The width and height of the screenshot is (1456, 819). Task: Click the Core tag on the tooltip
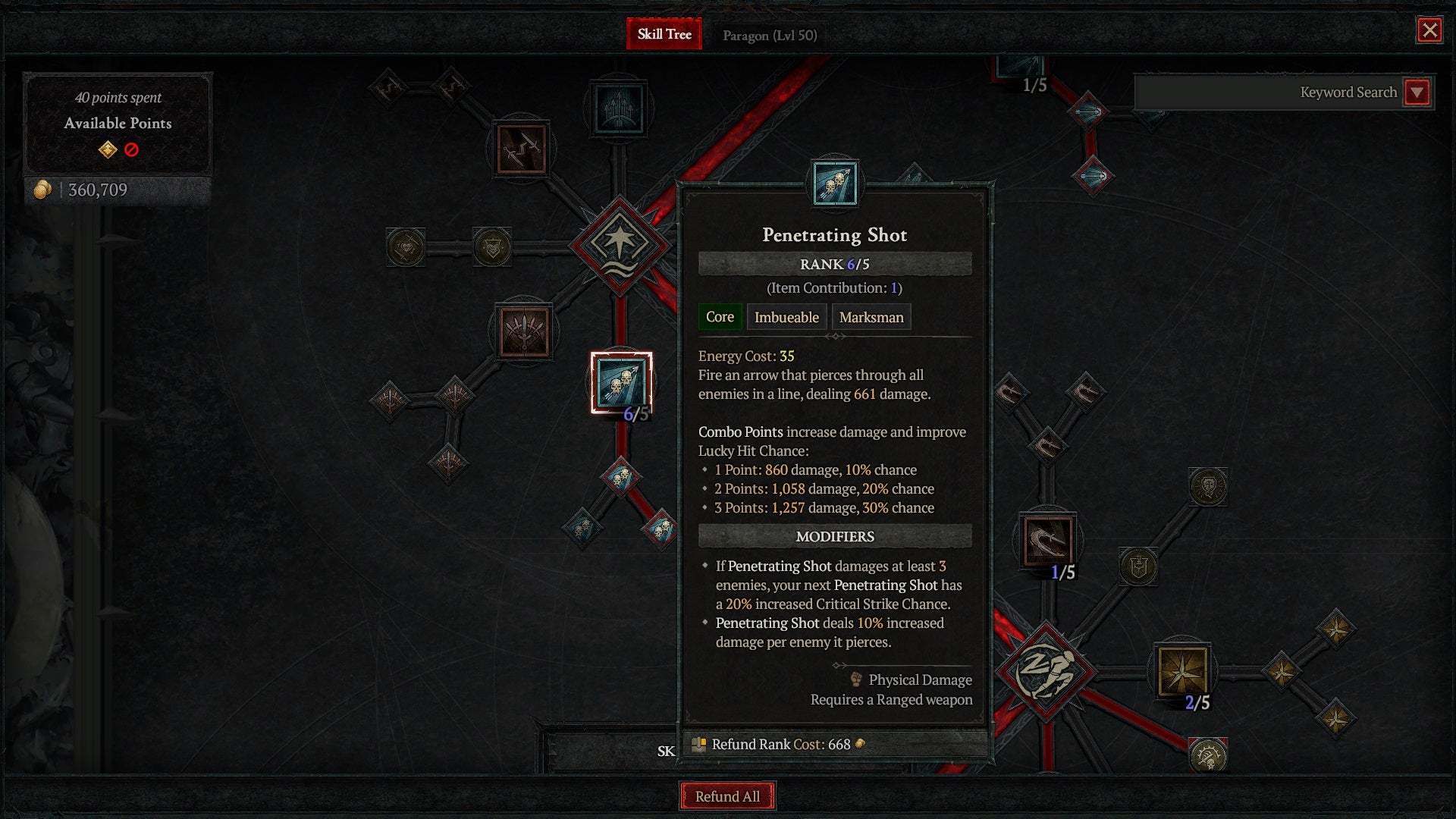click(x=719, y=317)
